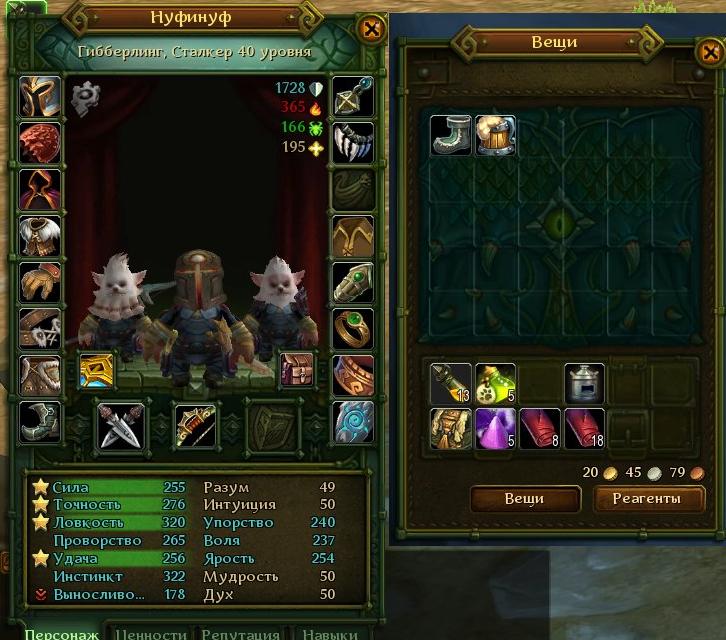Image resolution: width=726 pixels, height=640 pixels.
Task: Open the treasure chest icon beside character
Action: tap(297, 371)
